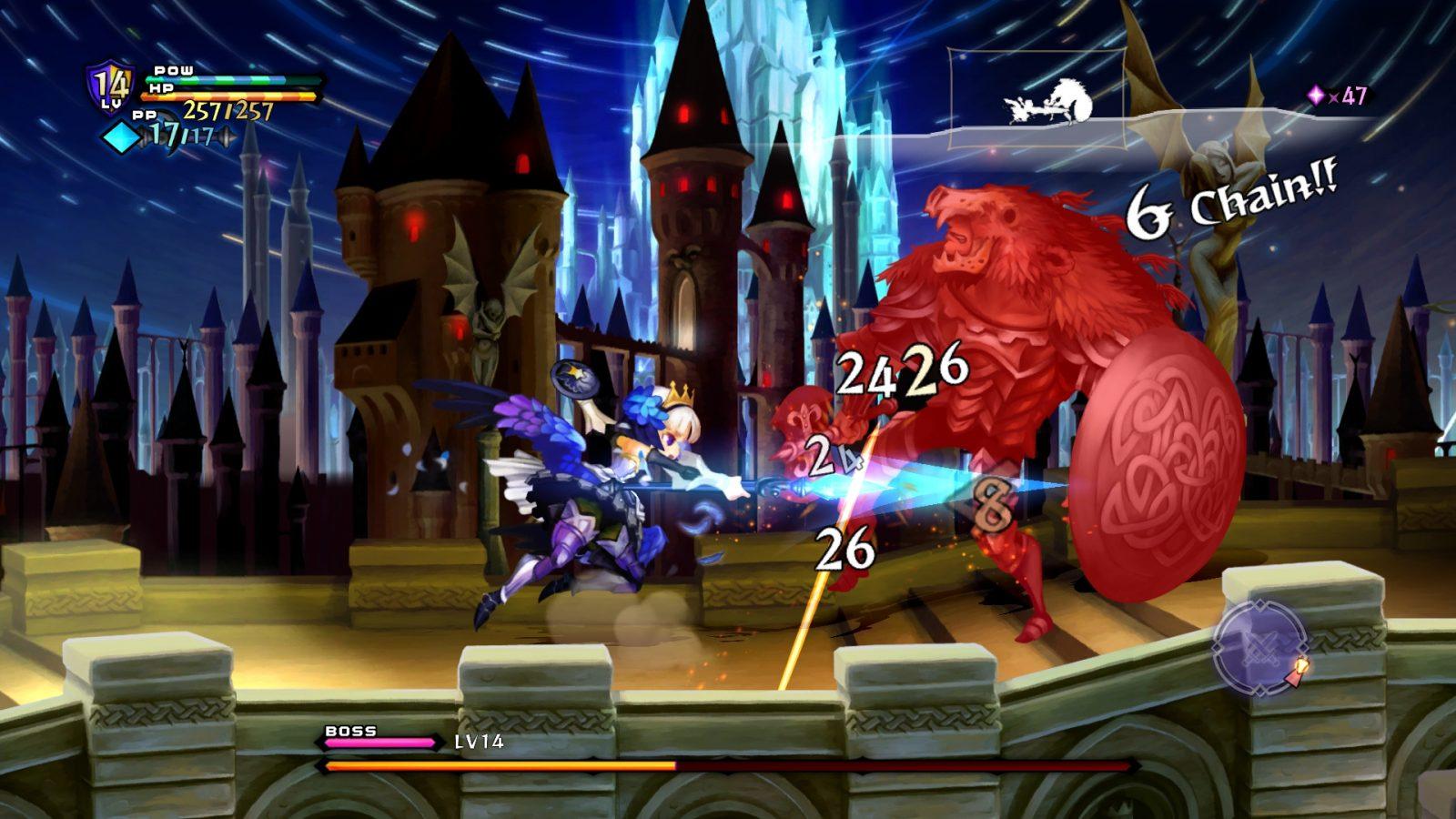This screenshot has height=819, width=1456.
Task: Click the level 14 shield badge
Action: point(111,86)
